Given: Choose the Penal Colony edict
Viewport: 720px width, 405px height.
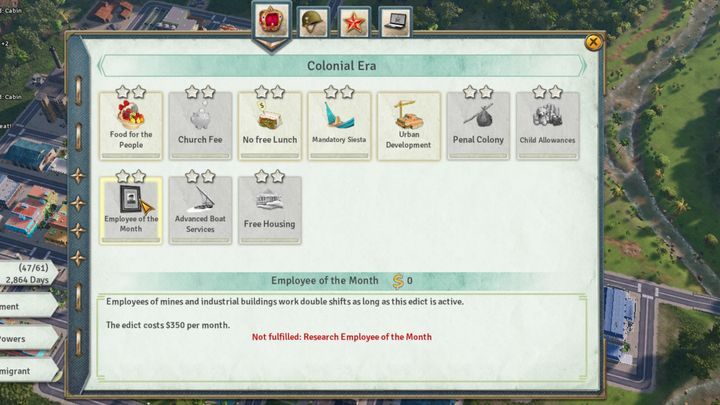Looking at the screenshot, I should click(x=478, y=125).
